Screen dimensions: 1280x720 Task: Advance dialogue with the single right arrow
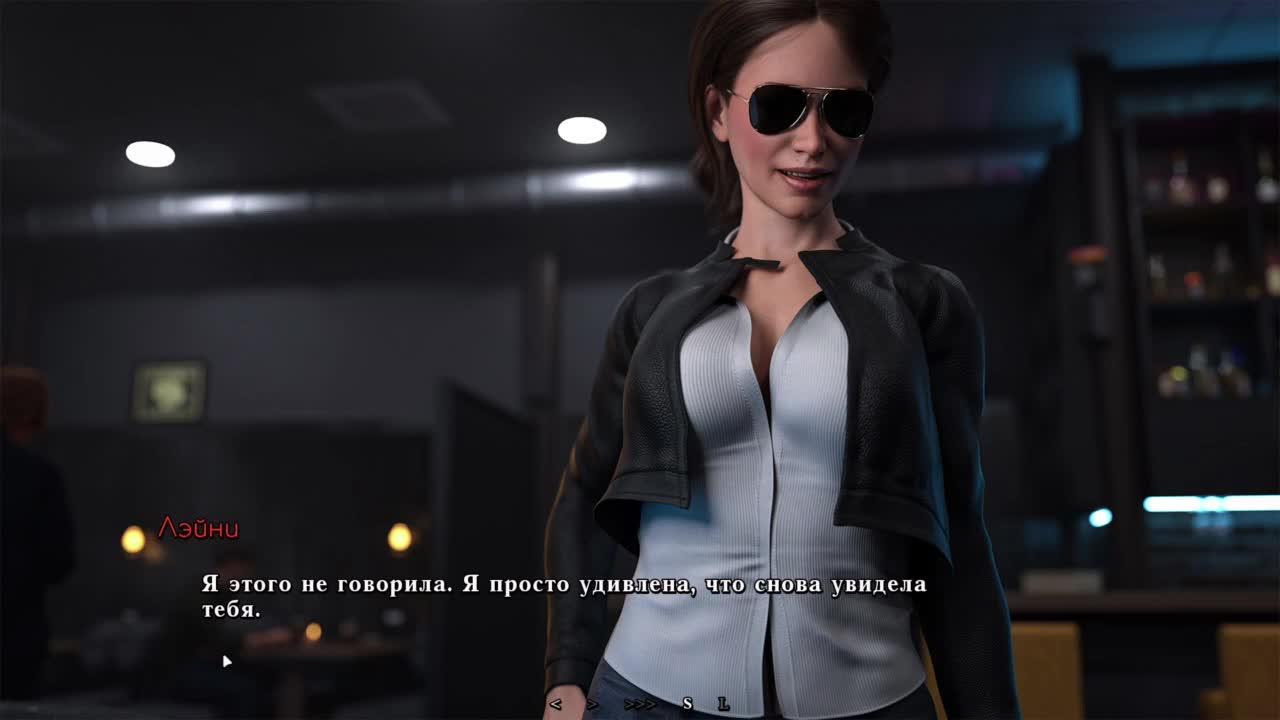click(x=592, y=704)
